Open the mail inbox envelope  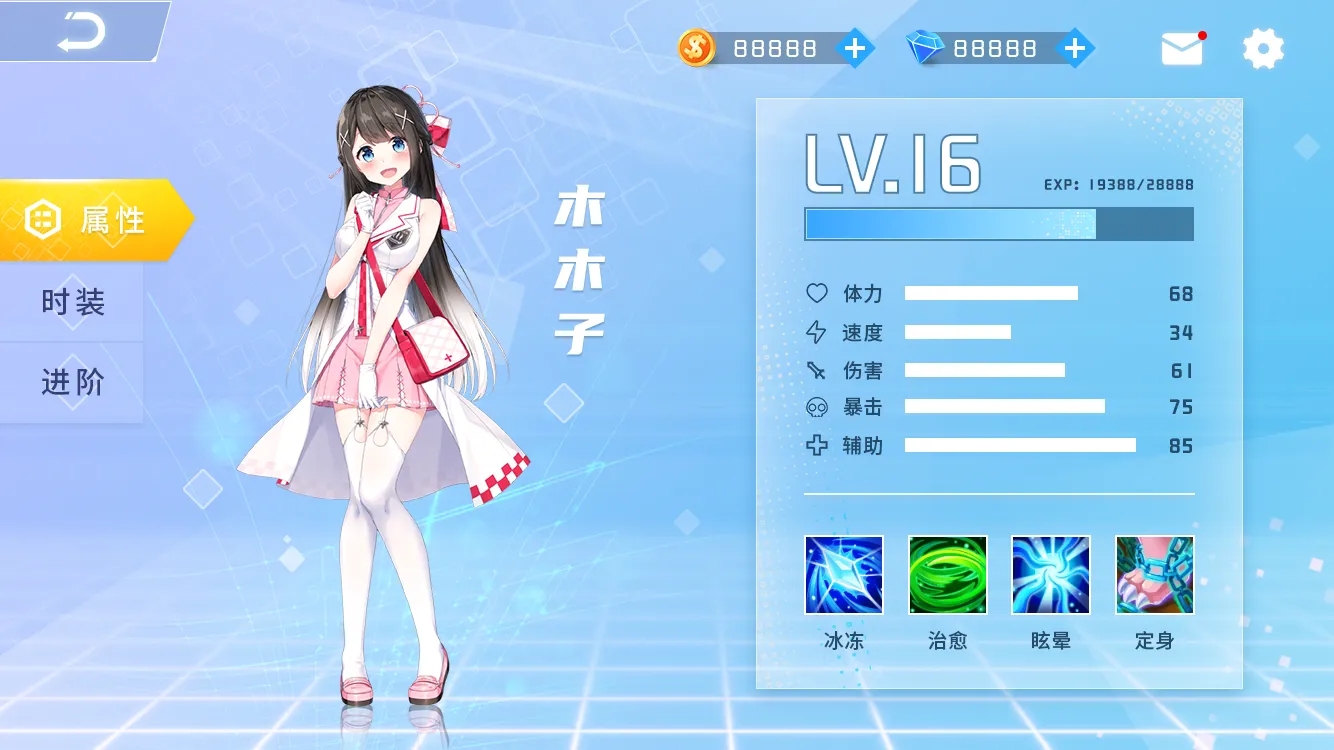[1182, 49]
